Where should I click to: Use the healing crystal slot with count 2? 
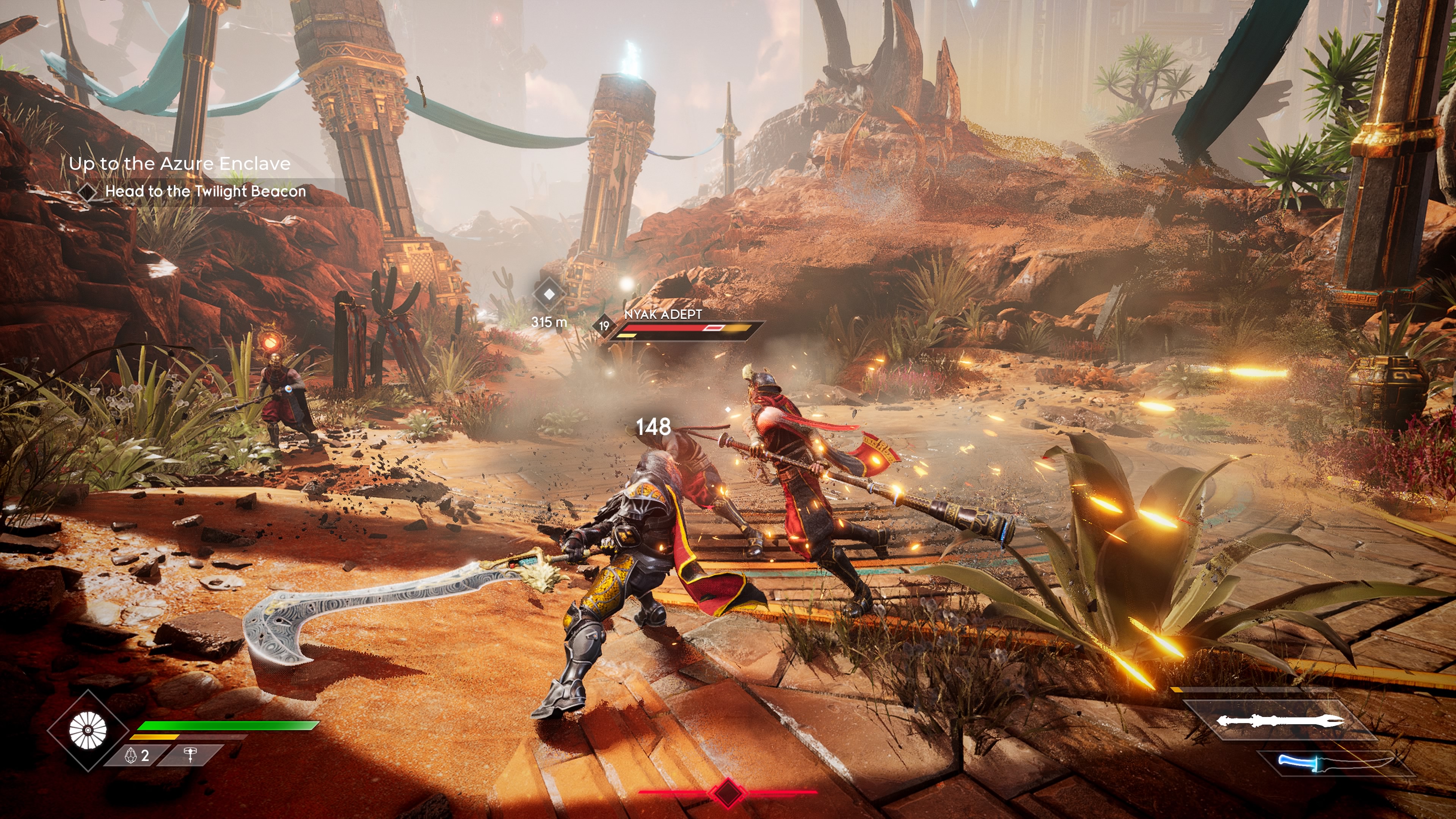pyautogui.click(x=137, y=756)
